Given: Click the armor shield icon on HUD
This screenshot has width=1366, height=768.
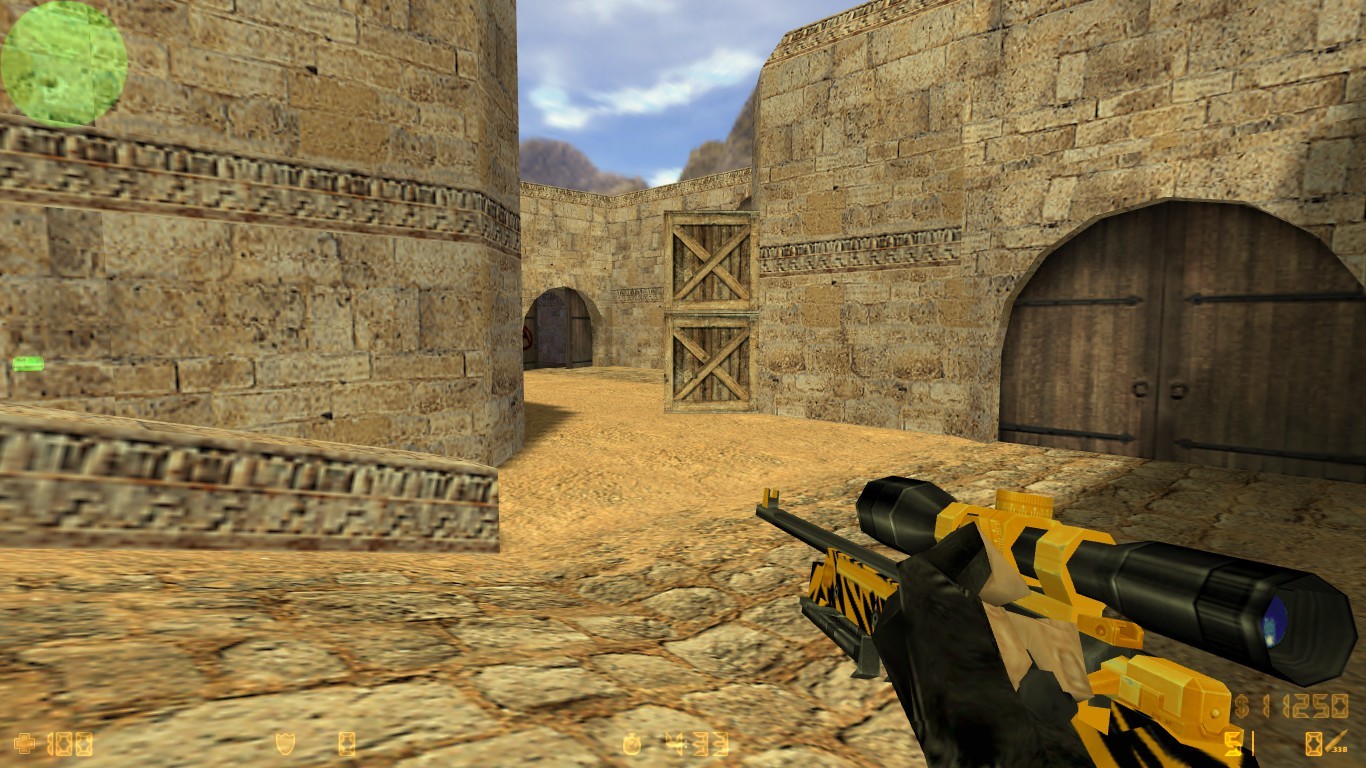Looking at the screenshot, I should 286,743.
